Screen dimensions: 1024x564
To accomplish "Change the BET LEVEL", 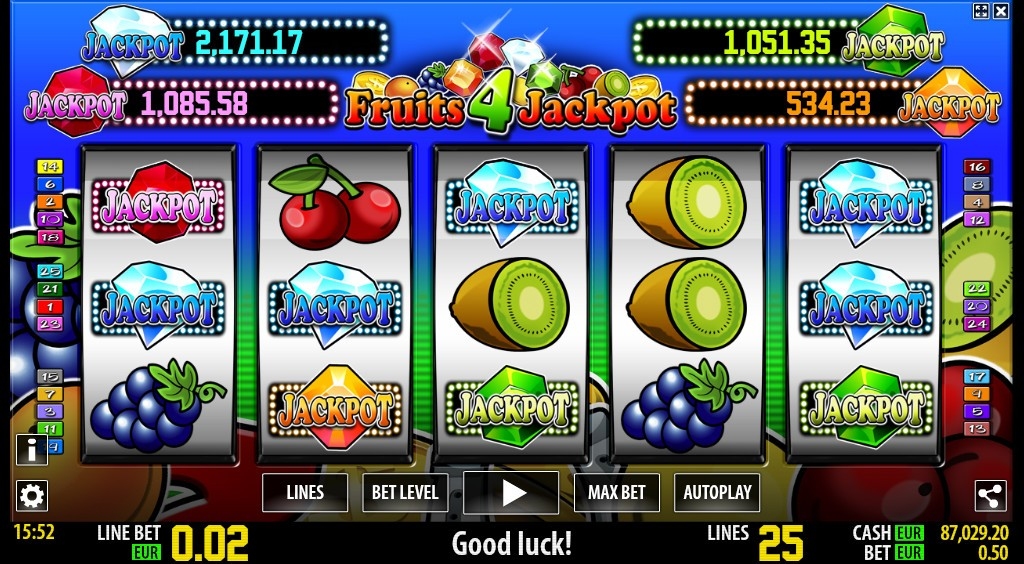I will pos(405,492).
